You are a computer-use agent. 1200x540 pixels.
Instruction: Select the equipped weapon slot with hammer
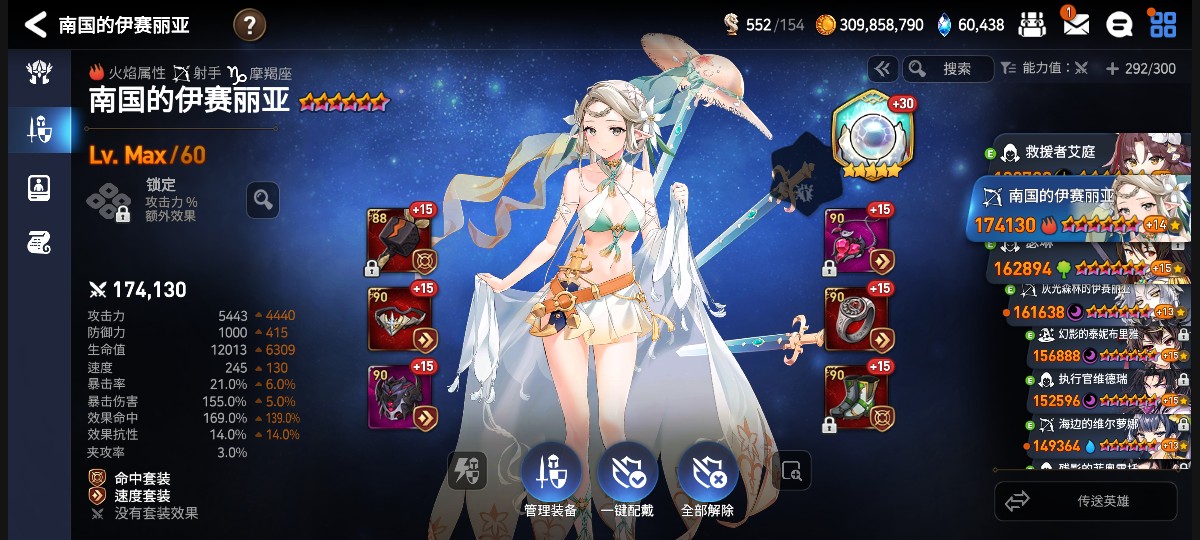(x=401, y=242)
